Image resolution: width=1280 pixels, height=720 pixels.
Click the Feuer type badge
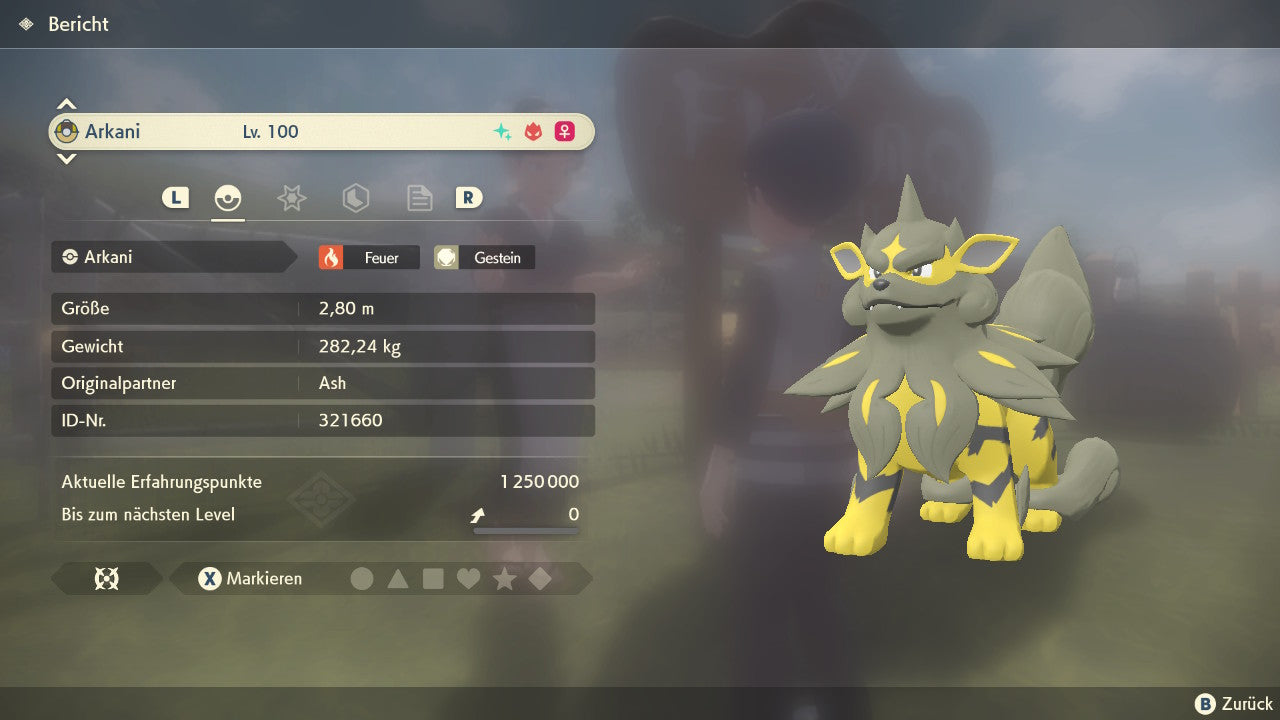[369, 258]
